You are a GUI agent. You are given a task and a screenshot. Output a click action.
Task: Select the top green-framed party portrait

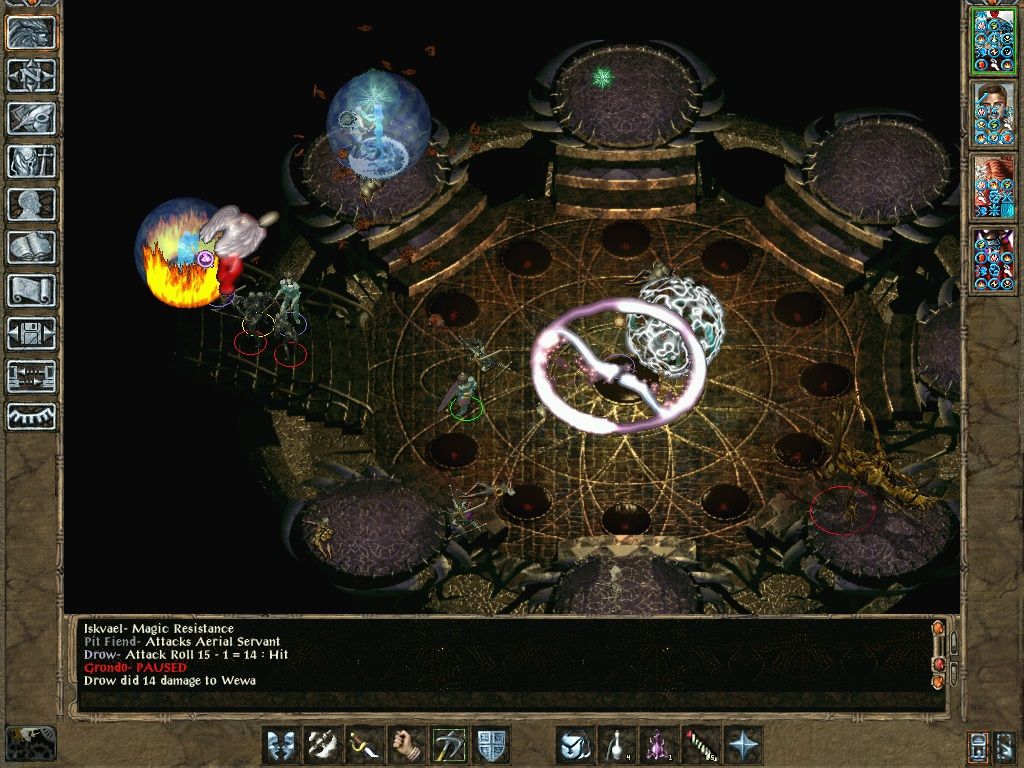coord(992,43)
